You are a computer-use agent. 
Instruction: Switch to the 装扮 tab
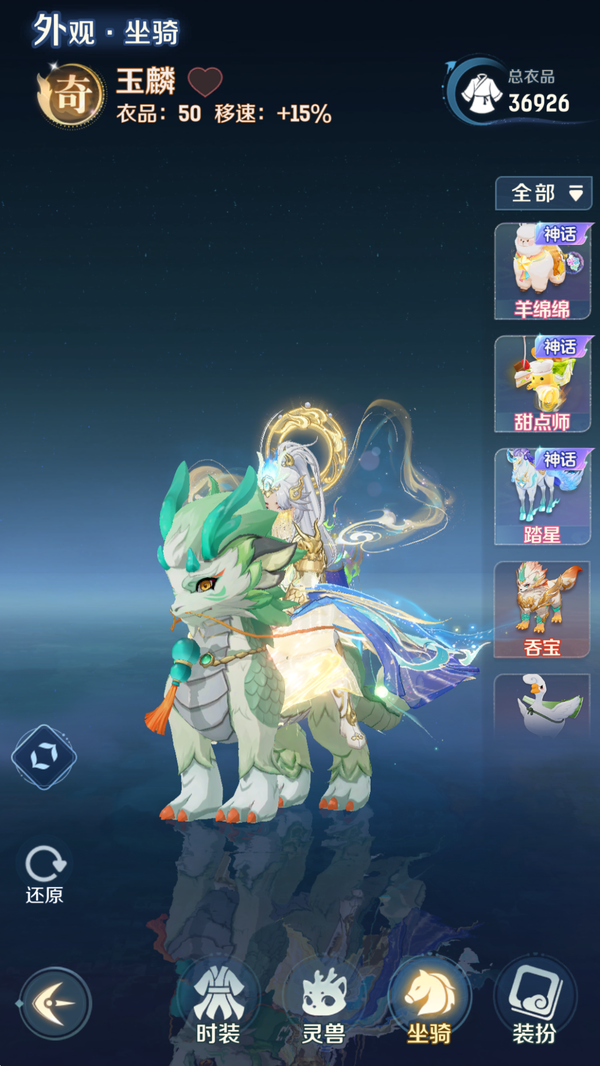(534, 1002)
